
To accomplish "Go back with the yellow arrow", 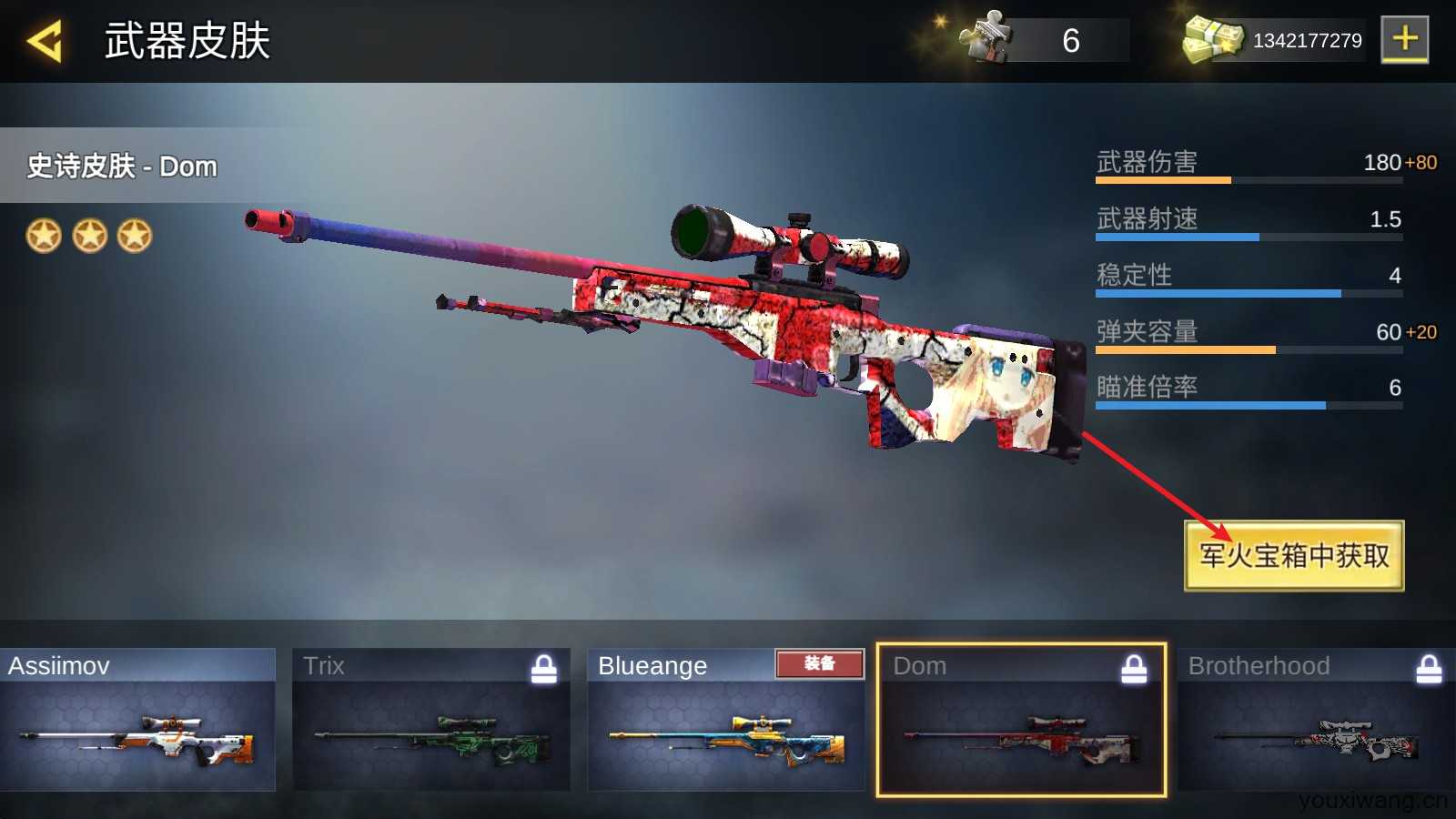I will pos(44,41).
